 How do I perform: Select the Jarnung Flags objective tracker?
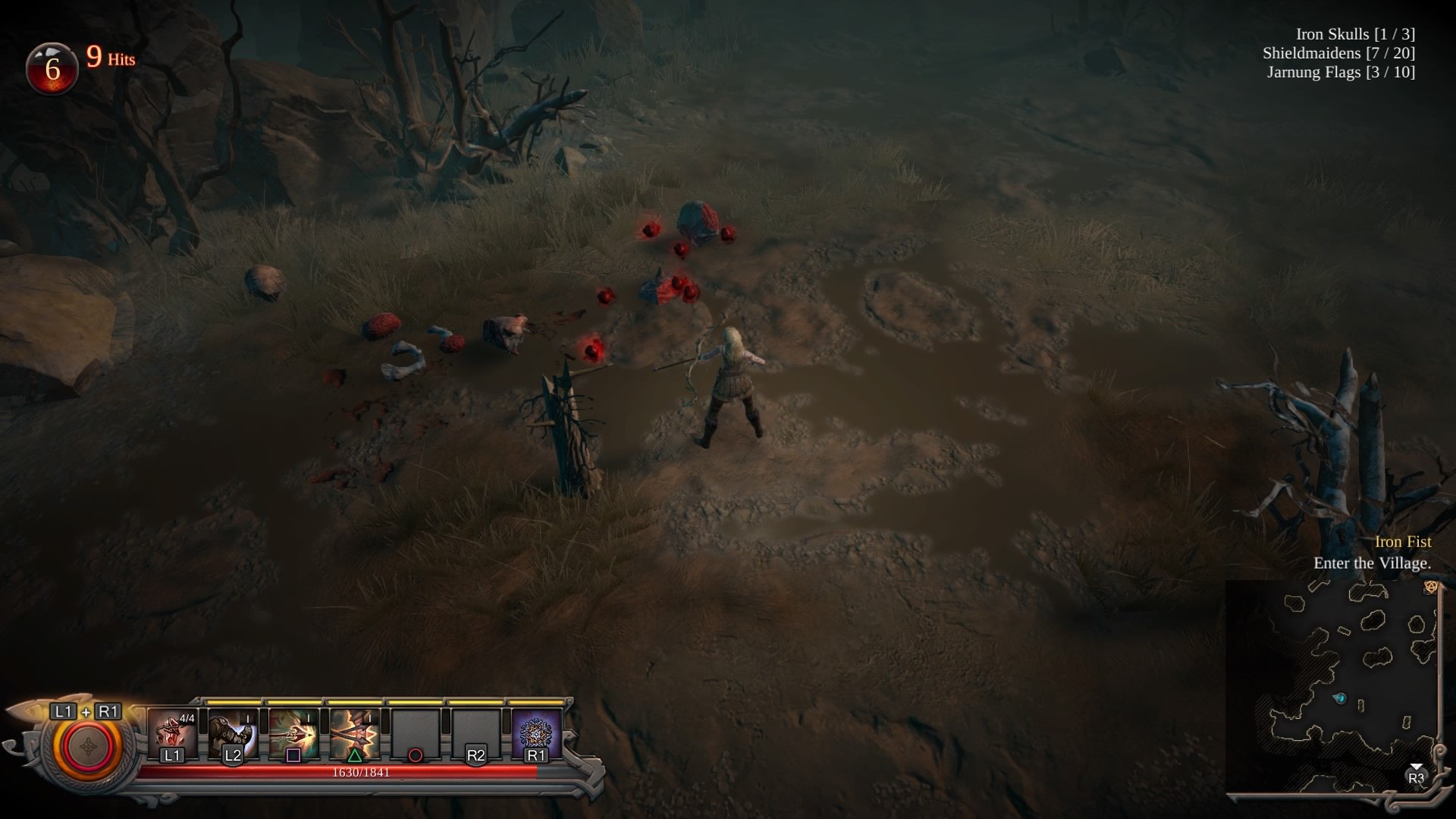click(1341, 72)
